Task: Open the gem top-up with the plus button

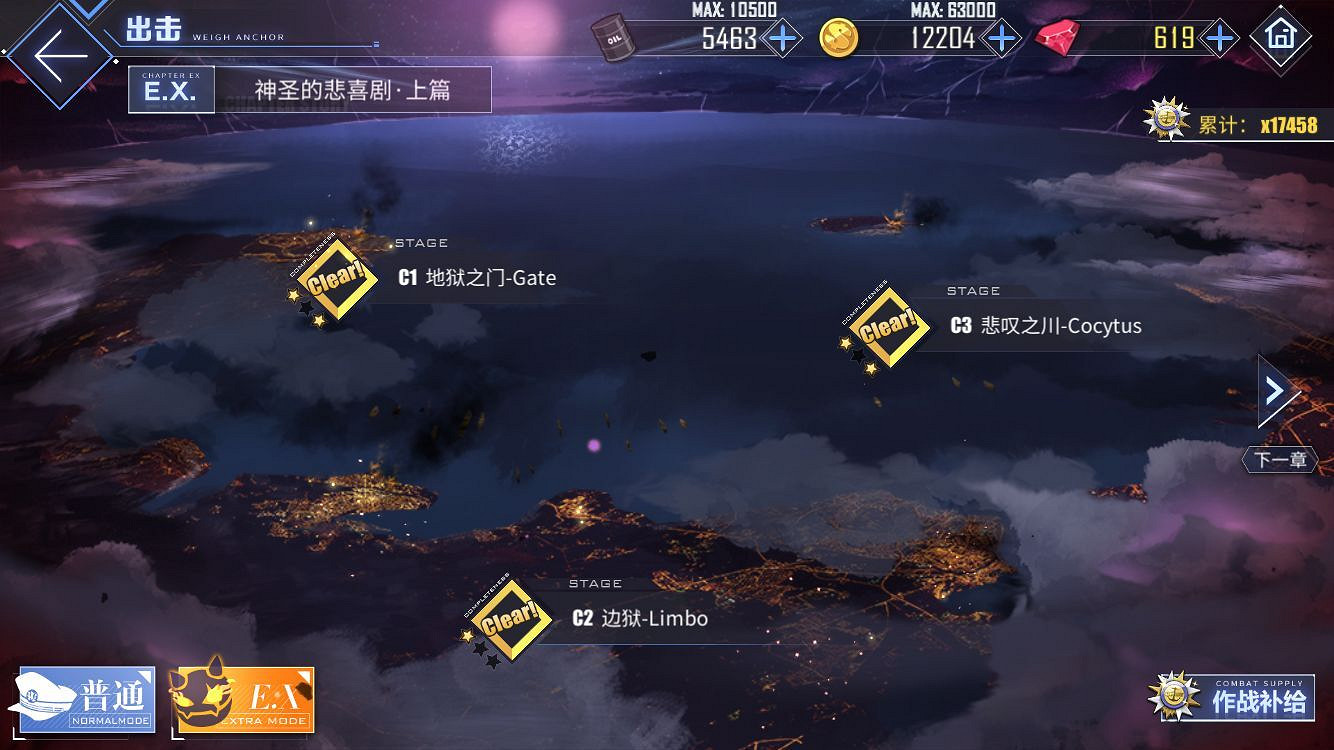Action: [1218, 38]
